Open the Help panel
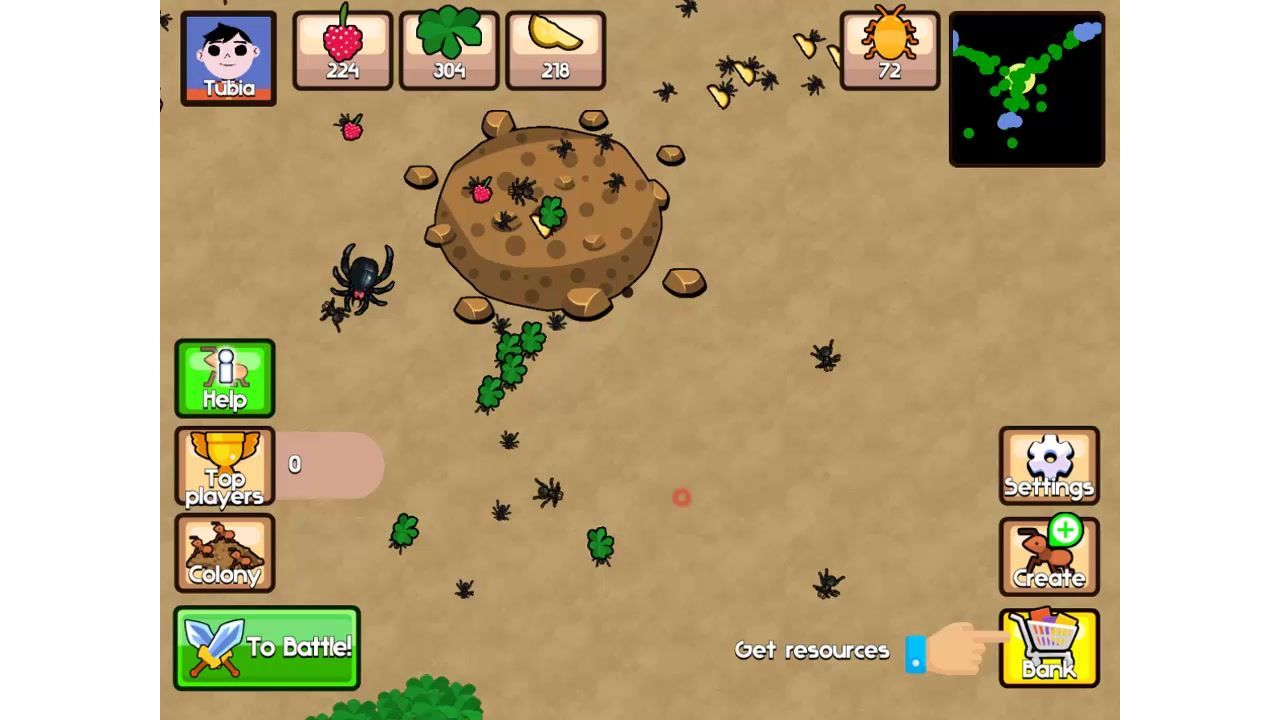 tap(224, 380)
